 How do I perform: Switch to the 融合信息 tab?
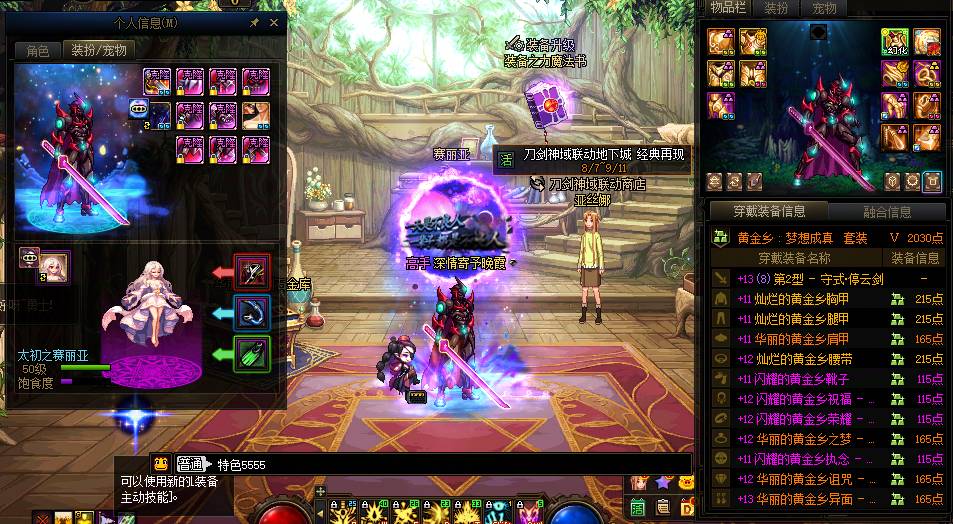tap(886, 212)
